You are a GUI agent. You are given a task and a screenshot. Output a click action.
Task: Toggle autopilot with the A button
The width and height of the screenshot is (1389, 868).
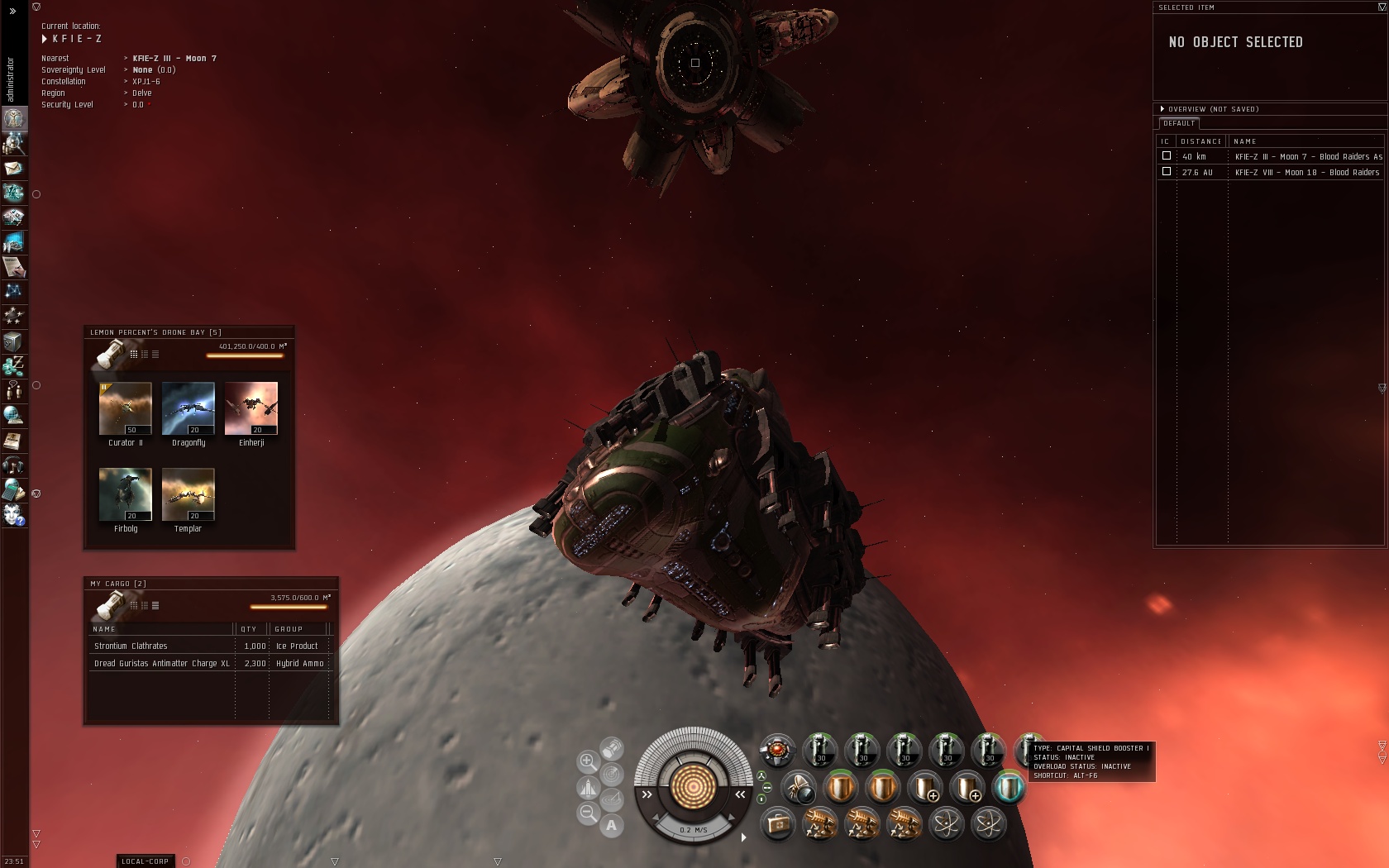611,825
